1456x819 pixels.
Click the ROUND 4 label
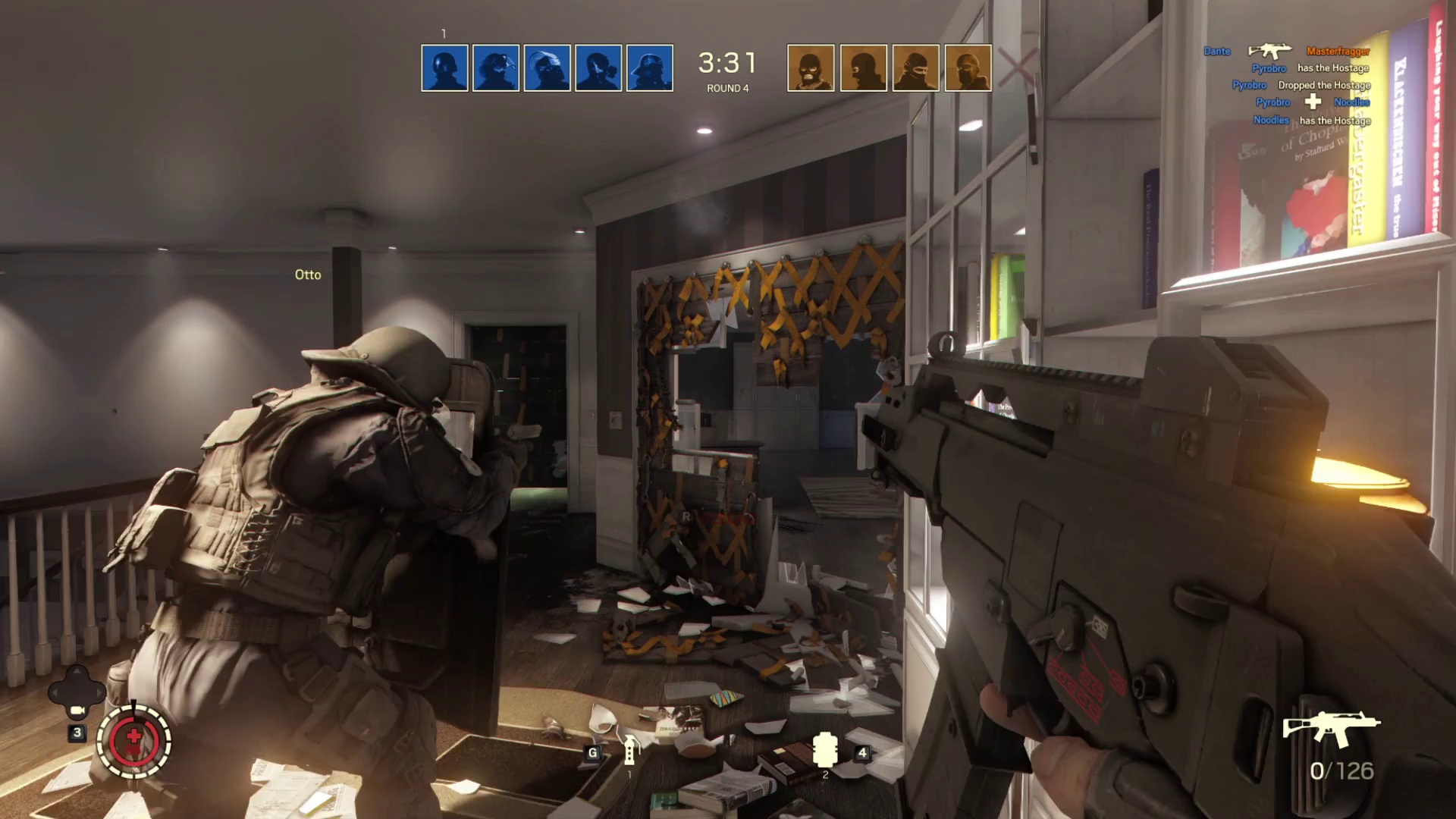(727, 89)
